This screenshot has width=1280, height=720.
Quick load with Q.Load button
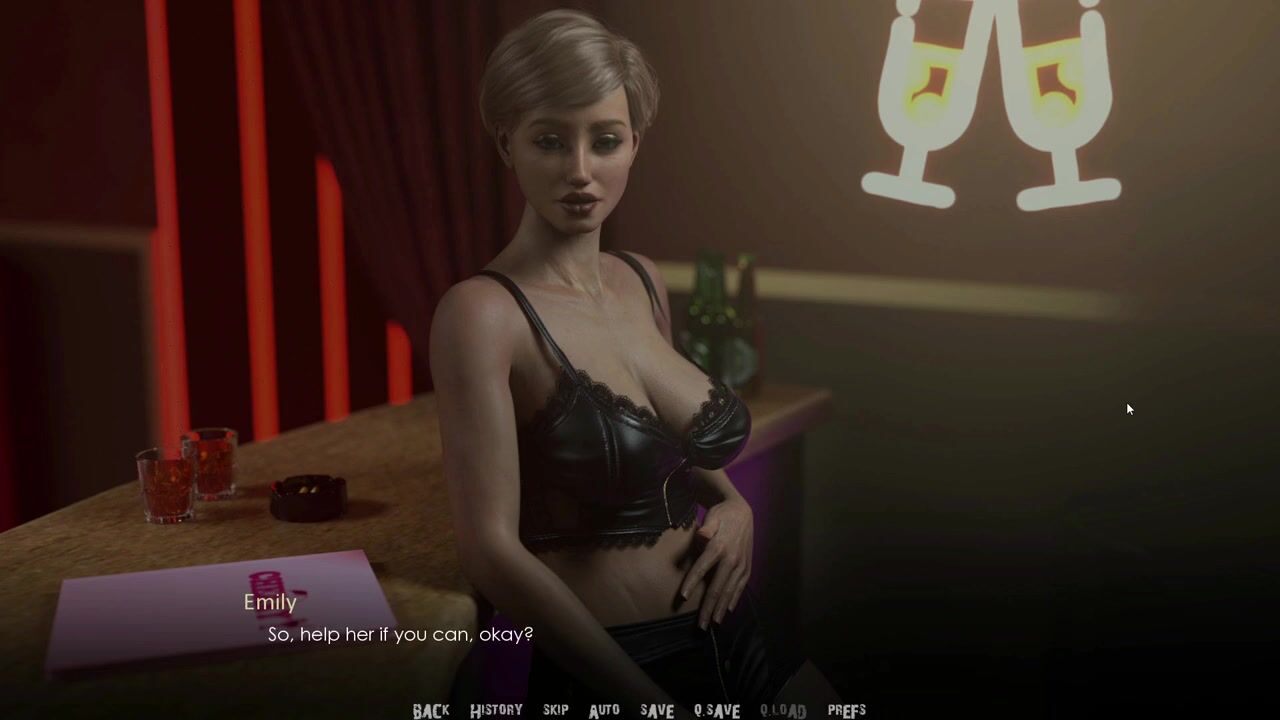click(x=783, y=711)
